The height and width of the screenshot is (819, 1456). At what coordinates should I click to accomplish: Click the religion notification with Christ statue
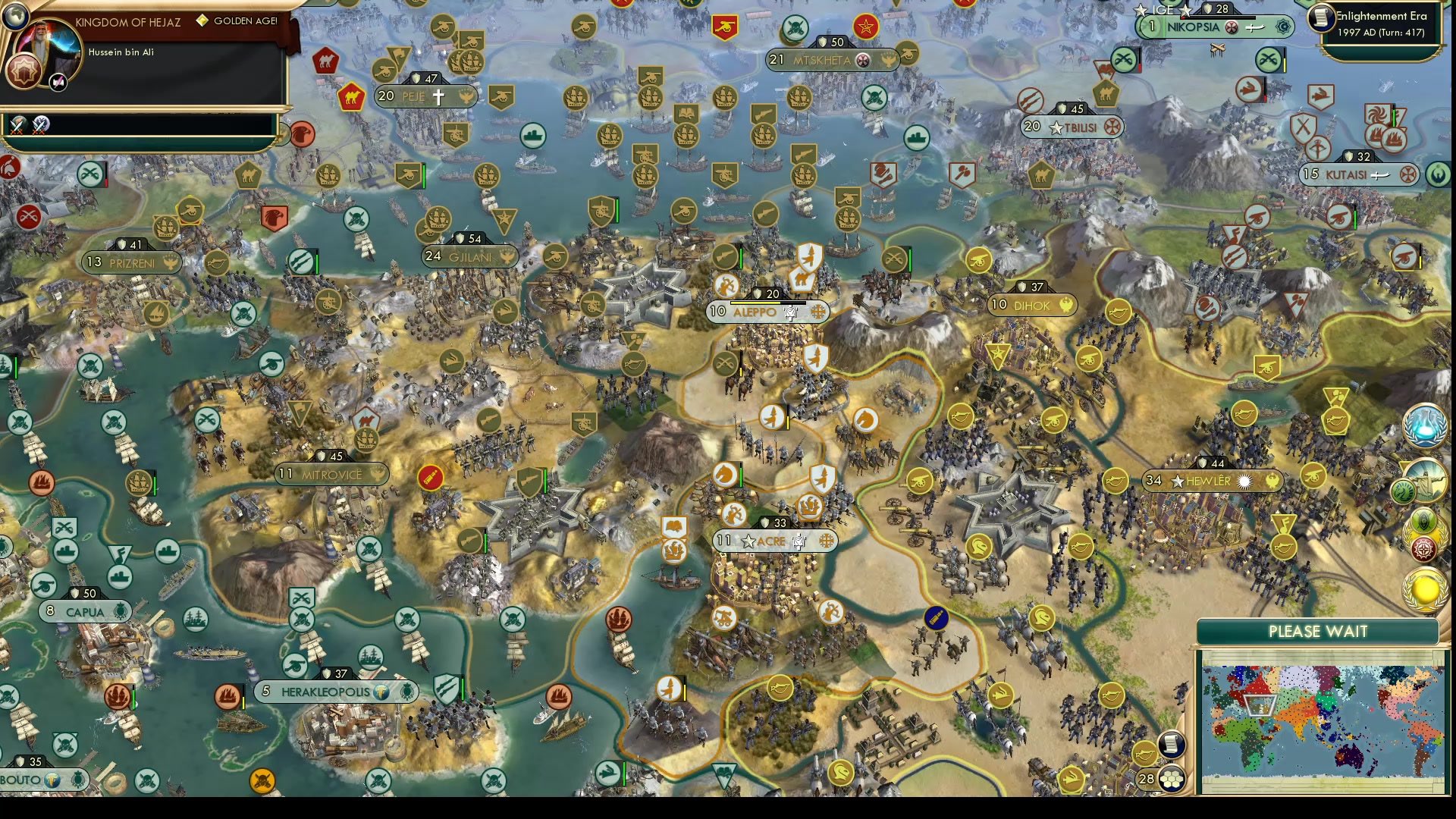[1426, 481]
